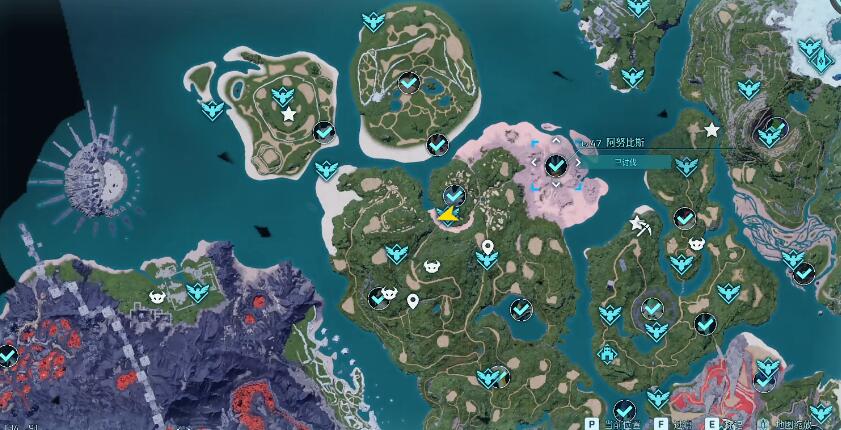The height and width of the screenshot is (430, 841).
Task: Select the checkmark boss marker on the central lake
Action: [x=520, y=310]
